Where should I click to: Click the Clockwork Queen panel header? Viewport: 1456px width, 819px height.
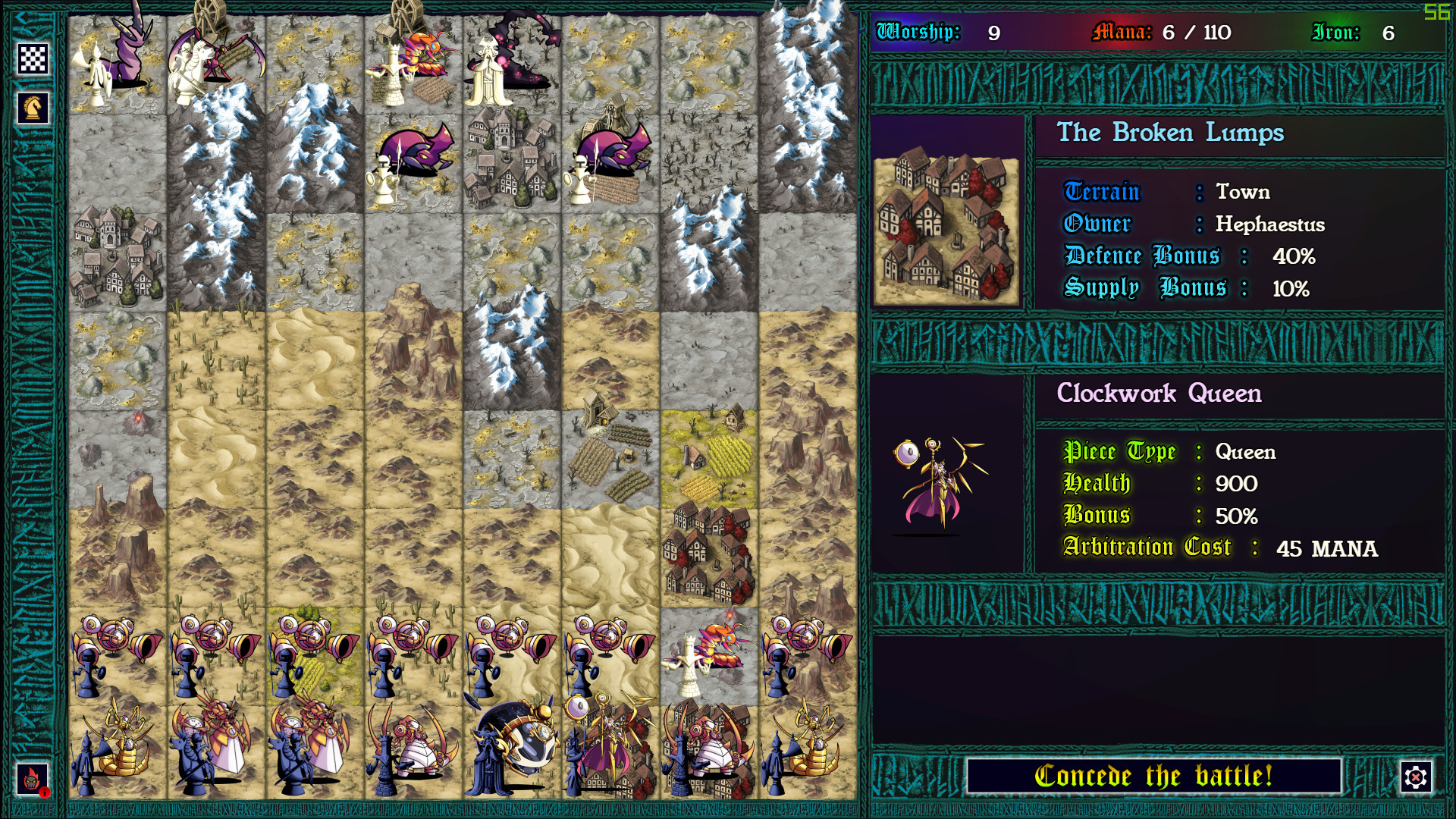1159,394
